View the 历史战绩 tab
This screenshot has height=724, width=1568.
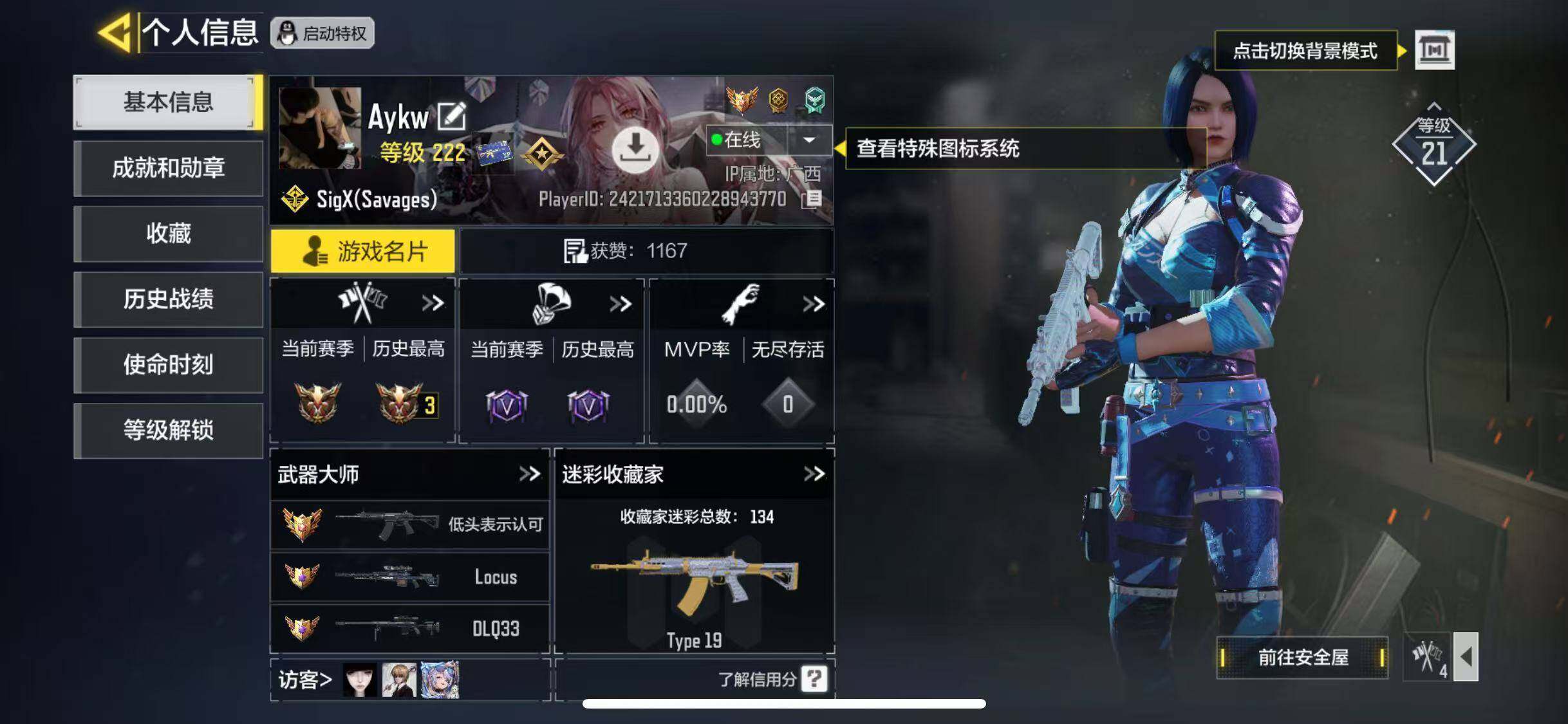point(168,299)
